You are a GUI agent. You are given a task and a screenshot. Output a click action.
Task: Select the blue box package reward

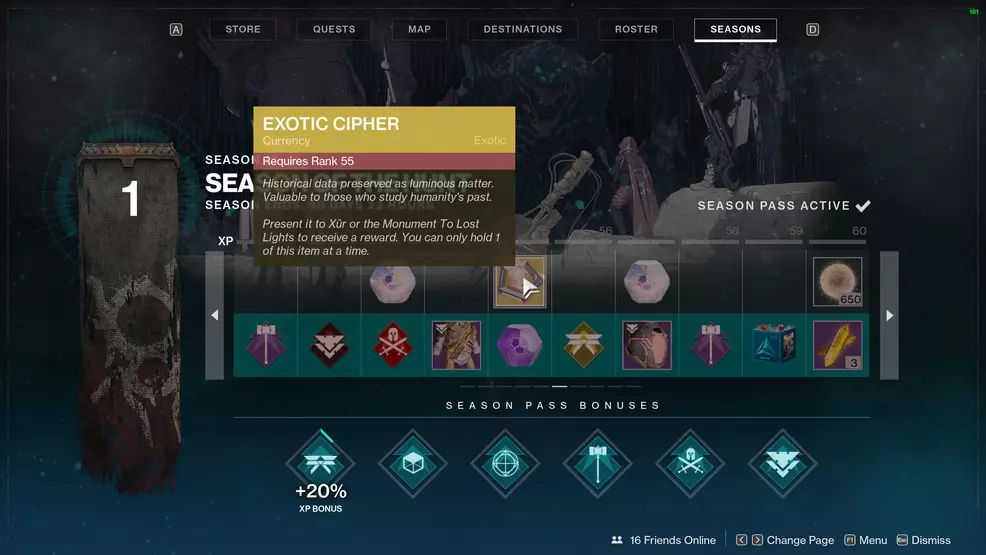click(x=774, y=345)
